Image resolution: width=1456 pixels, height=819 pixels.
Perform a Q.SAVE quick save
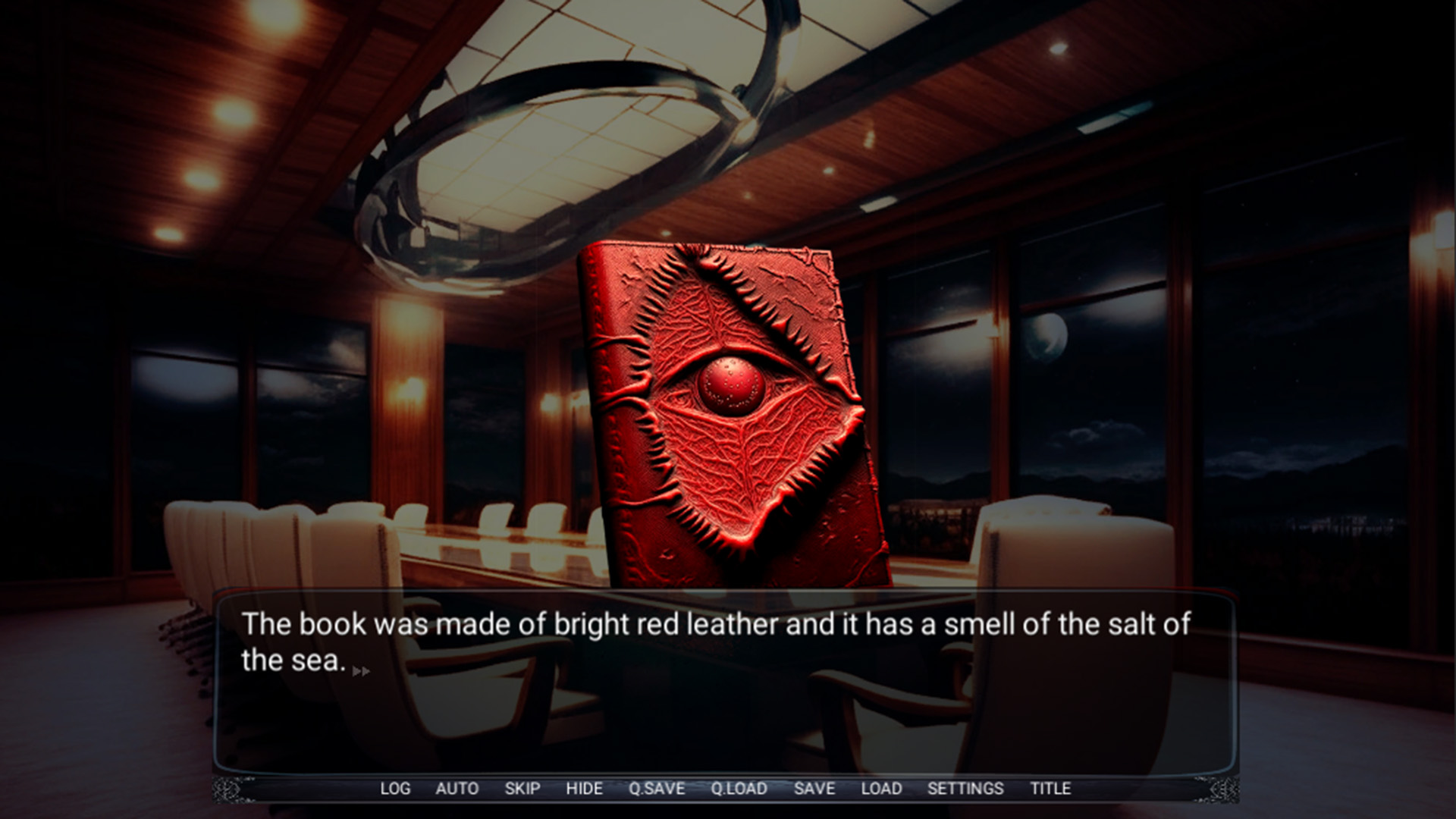click(657, 789)
